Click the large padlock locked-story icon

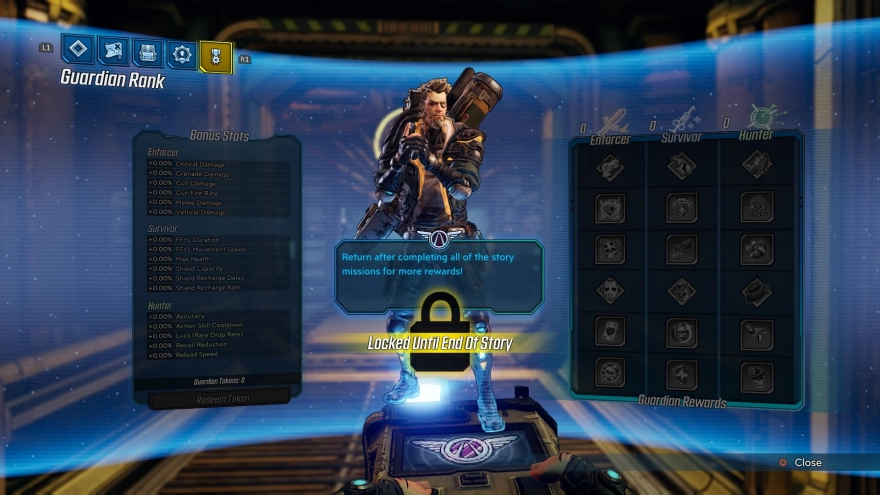click(x=440, y=330)
